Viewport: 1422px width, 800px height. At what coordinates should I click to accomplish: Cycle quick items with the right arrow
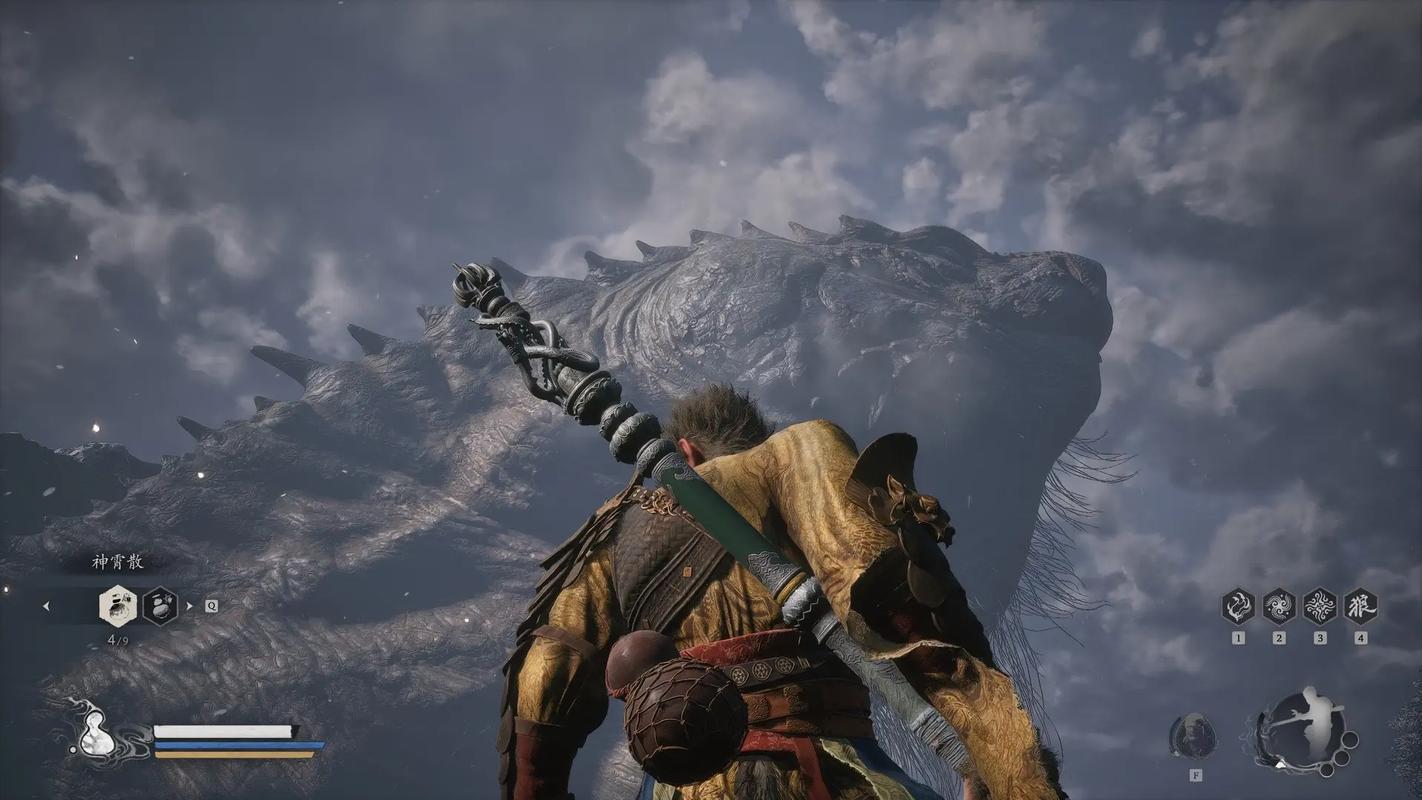[x=191, y=606]
